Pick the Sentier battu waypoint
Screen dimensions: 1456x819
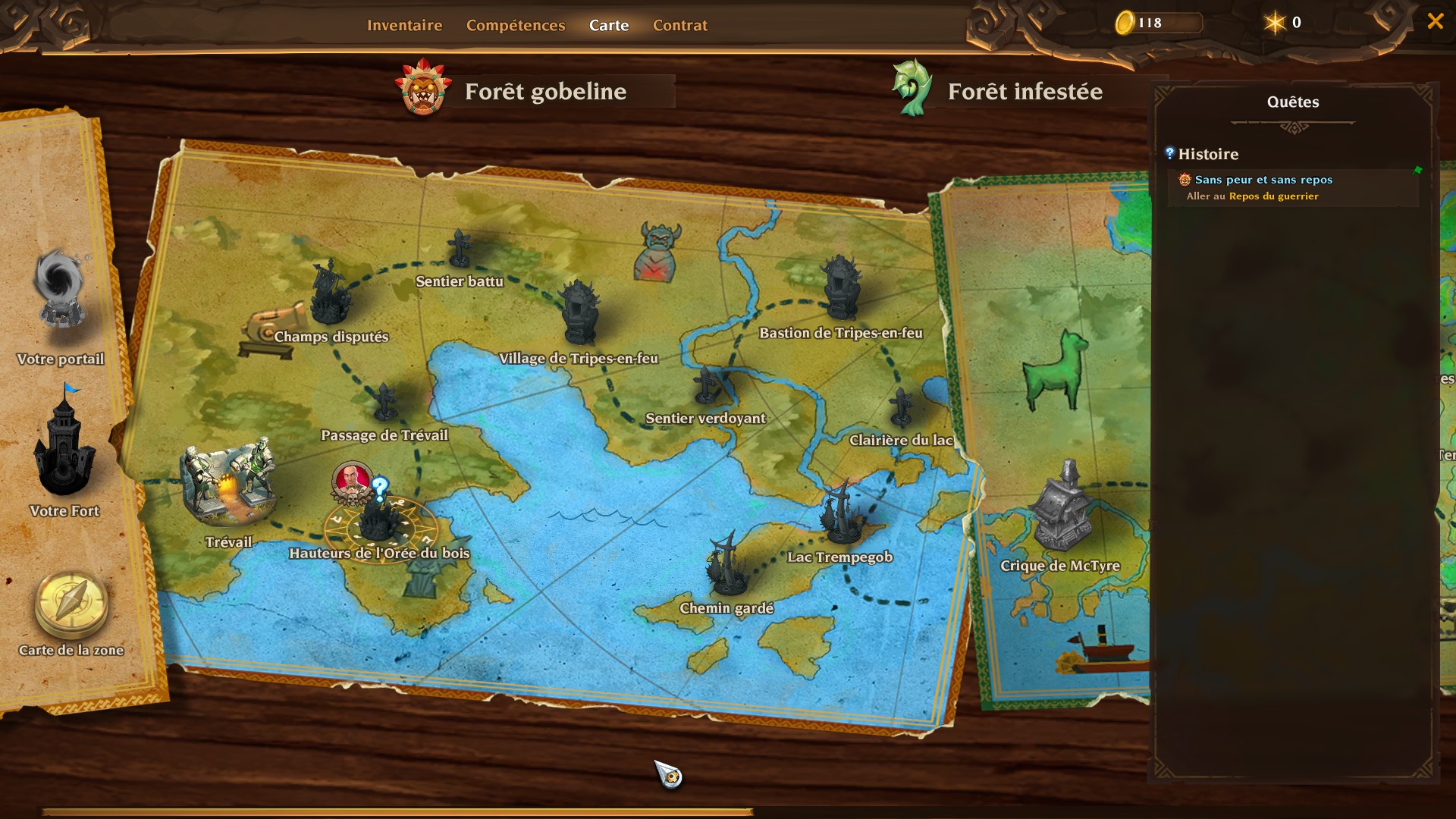pos(460,249)
